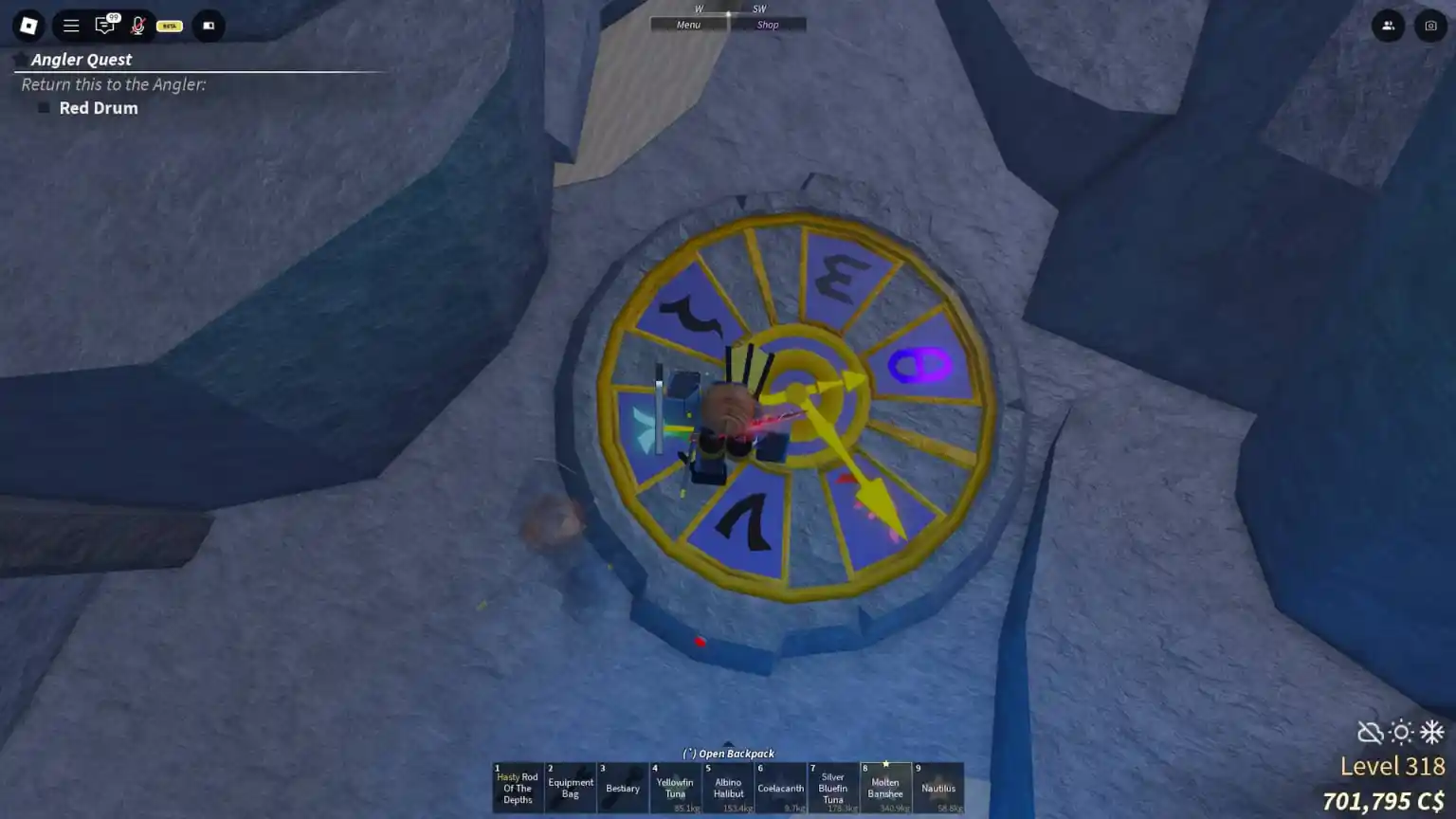Open the Equipment Bag in slot 2
This screenshot has width=1456, height=819.
pyautogui.click(x=570, y=787)
